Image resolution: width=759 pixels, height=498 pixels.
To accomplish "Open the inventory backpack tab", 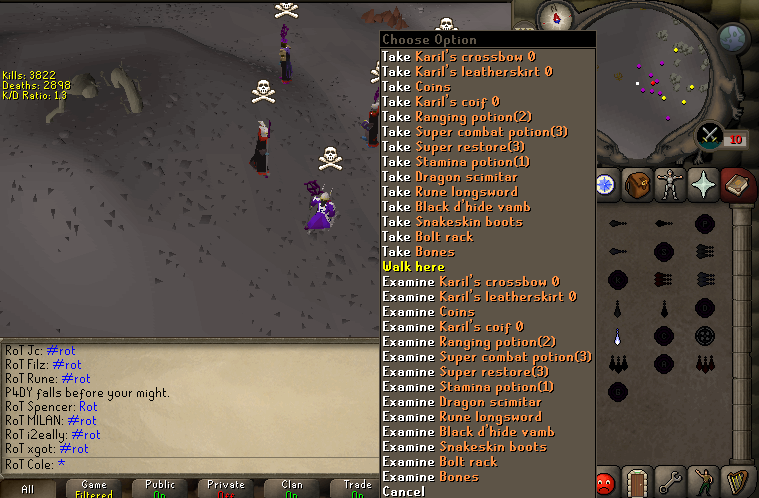I will (x=638, y=184).
